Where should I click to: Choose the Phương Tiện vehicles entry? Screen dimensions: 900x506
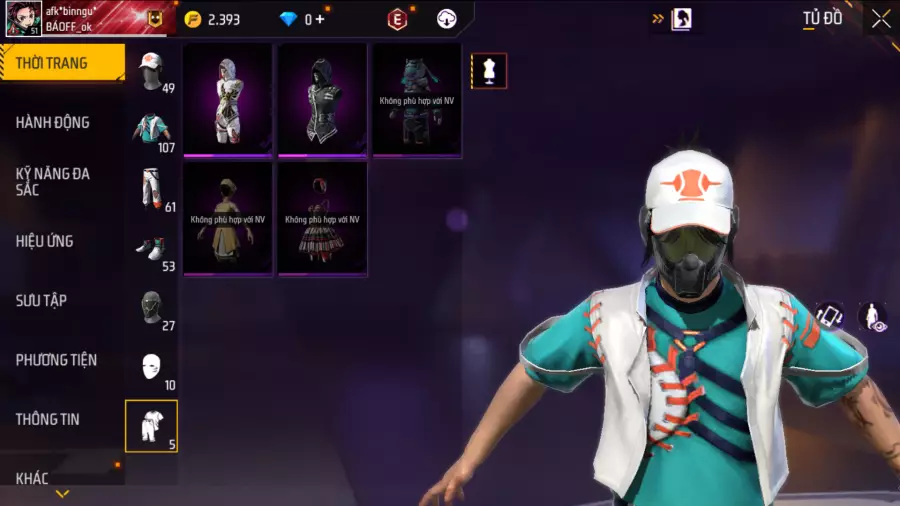[62, 360]
